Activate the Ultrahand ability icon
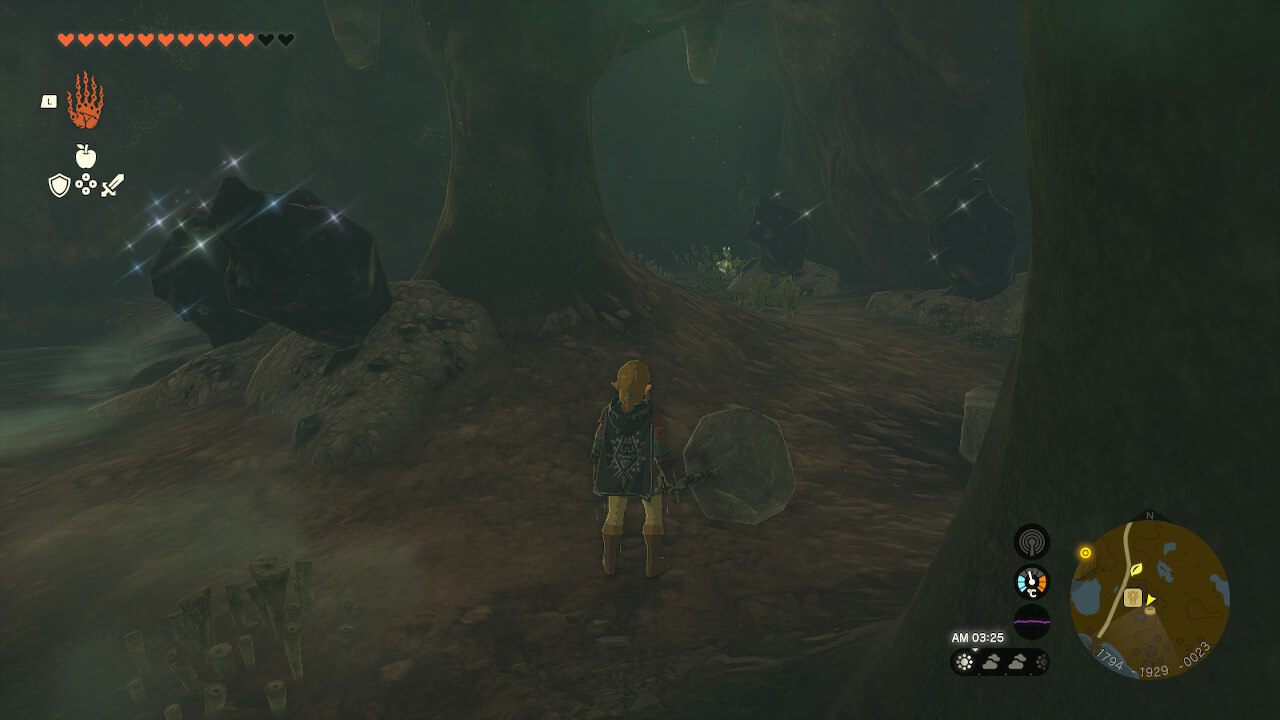Viewport: 1280px width, 720px height. pos(85,101)
